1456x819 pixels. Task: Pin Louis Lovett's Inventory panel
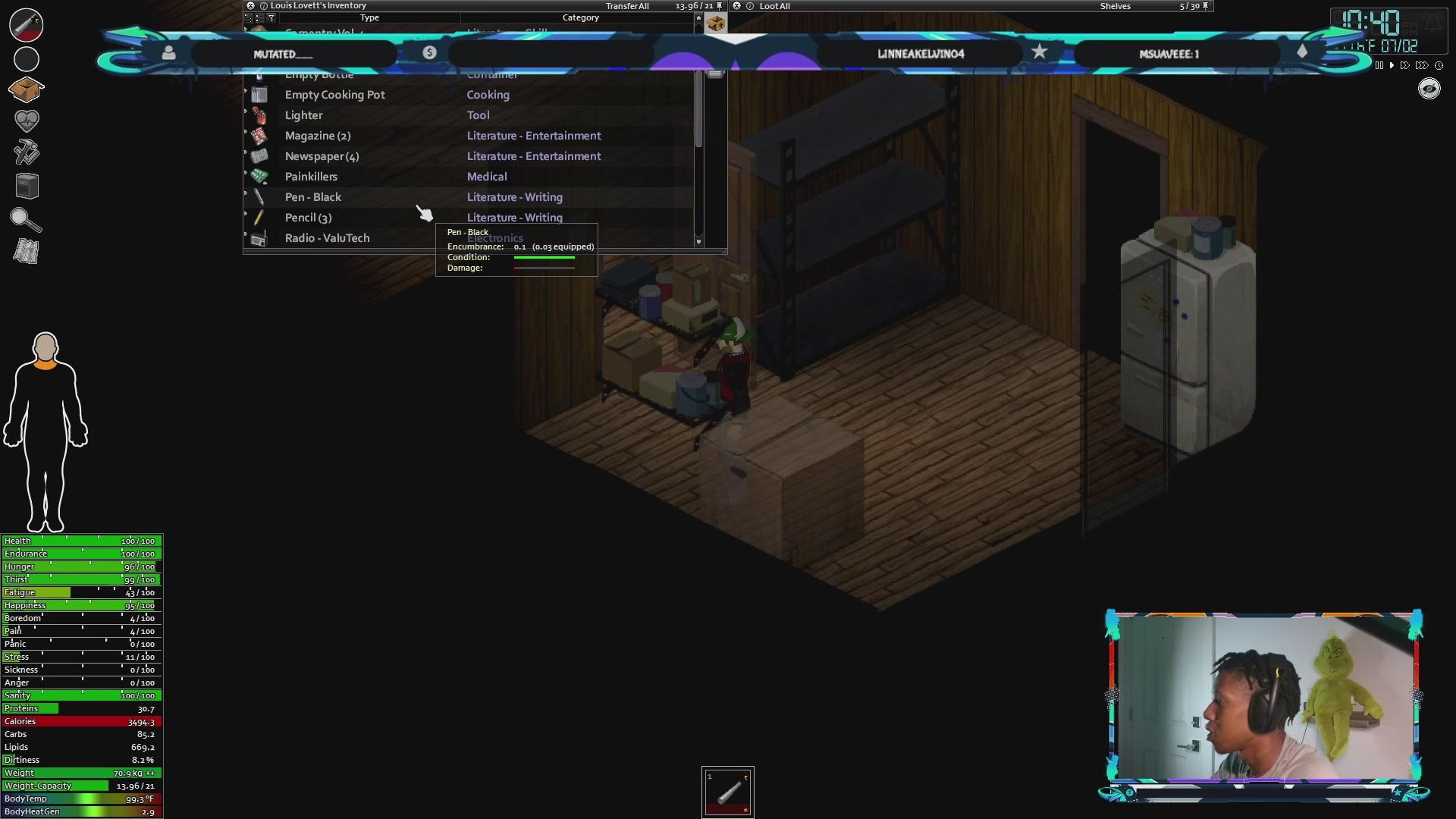[x=717, y=5]
